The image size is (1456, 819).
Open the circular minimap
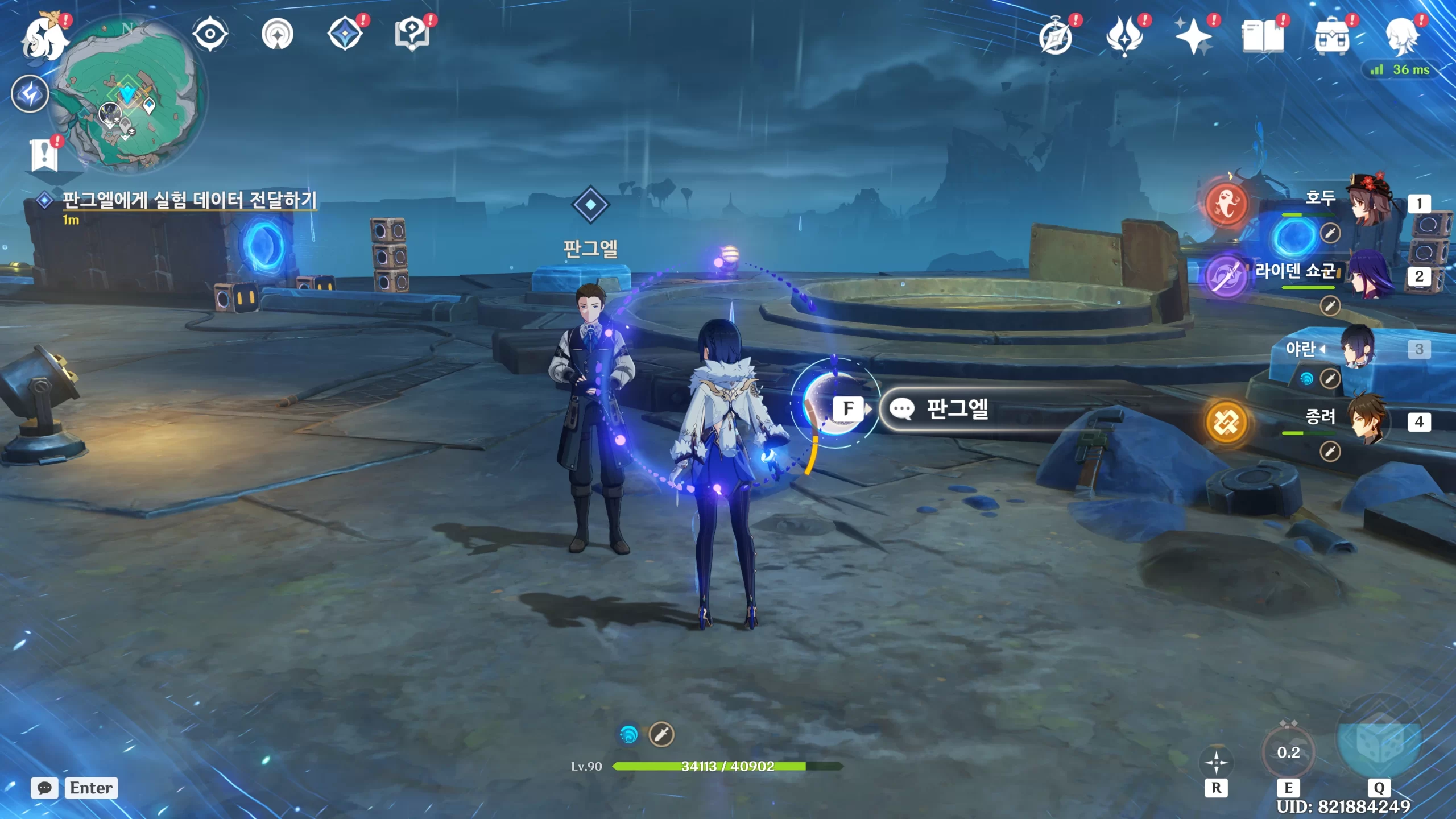(x=129, y=94)
